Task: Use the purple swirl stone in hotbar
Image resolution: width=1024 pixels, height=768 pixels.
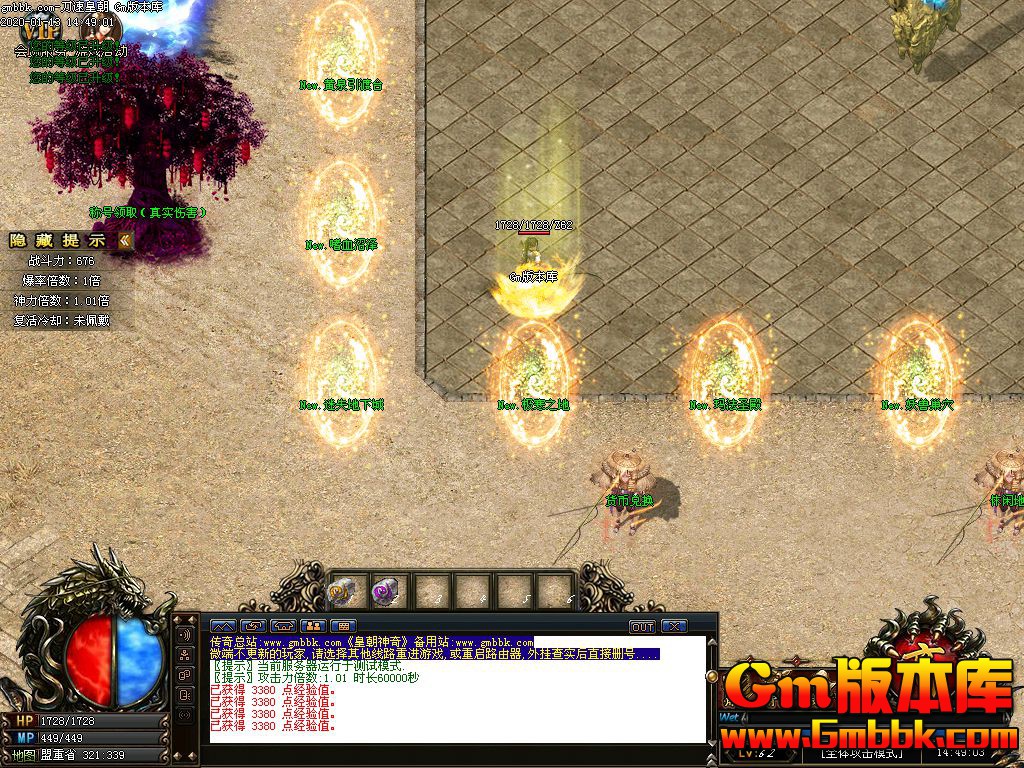Action: point(385,592)
